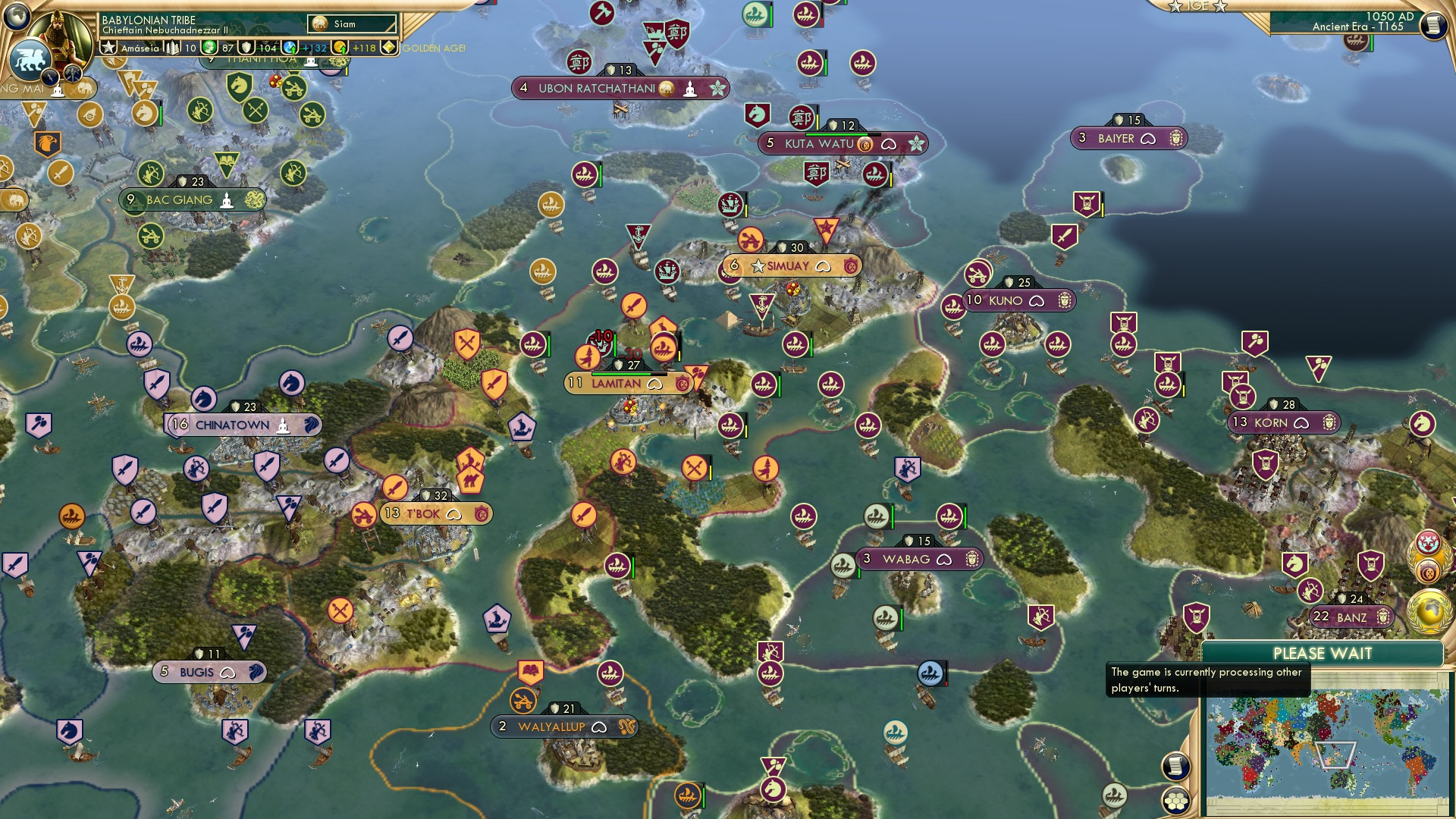Click Nebuchadnezzar's leader portrait
This screenshot has width=1456, height=819.
[59, 38]
